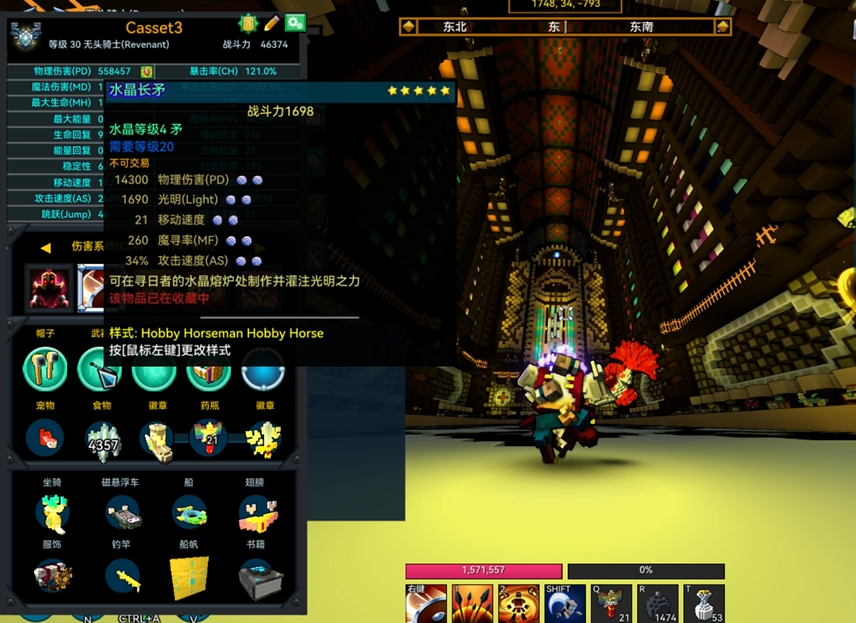Open the green gear settings button
This screenshot has width=856, height=623.
tap(295, 23)
